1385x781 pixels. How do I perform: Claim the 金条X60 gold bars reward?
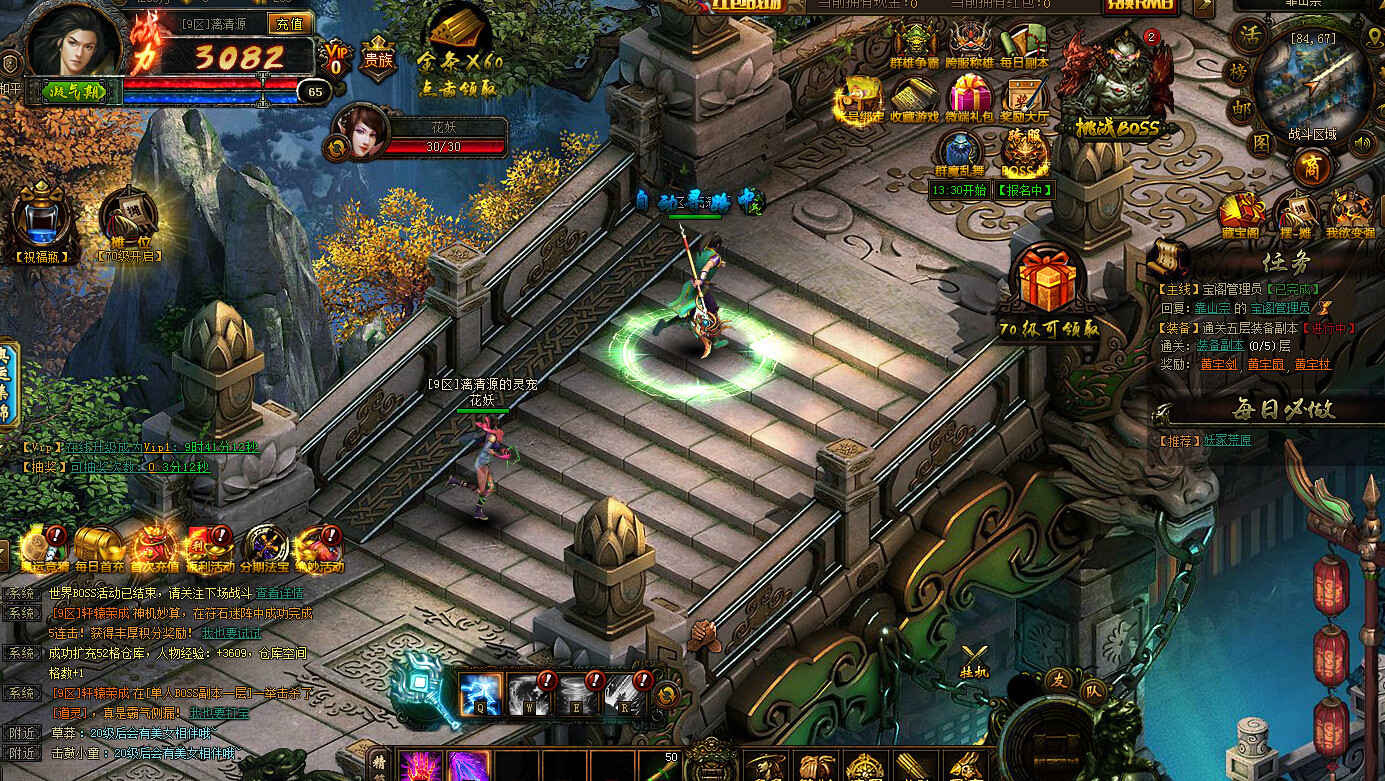tap(459, 55)
